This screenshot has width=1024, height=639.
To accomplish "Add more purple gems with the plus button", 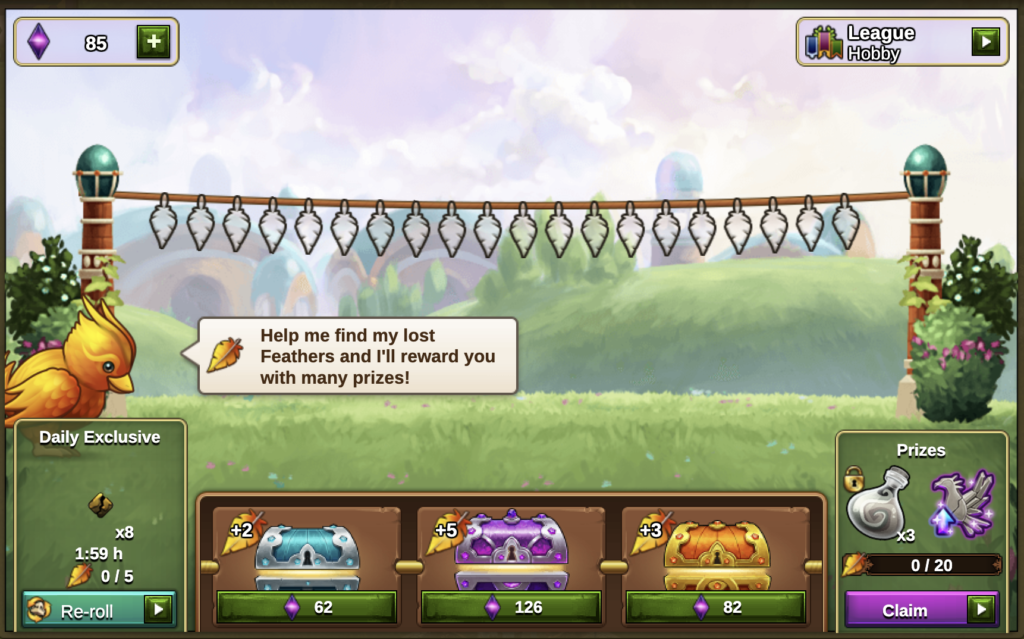I will (x=153, y=42).
